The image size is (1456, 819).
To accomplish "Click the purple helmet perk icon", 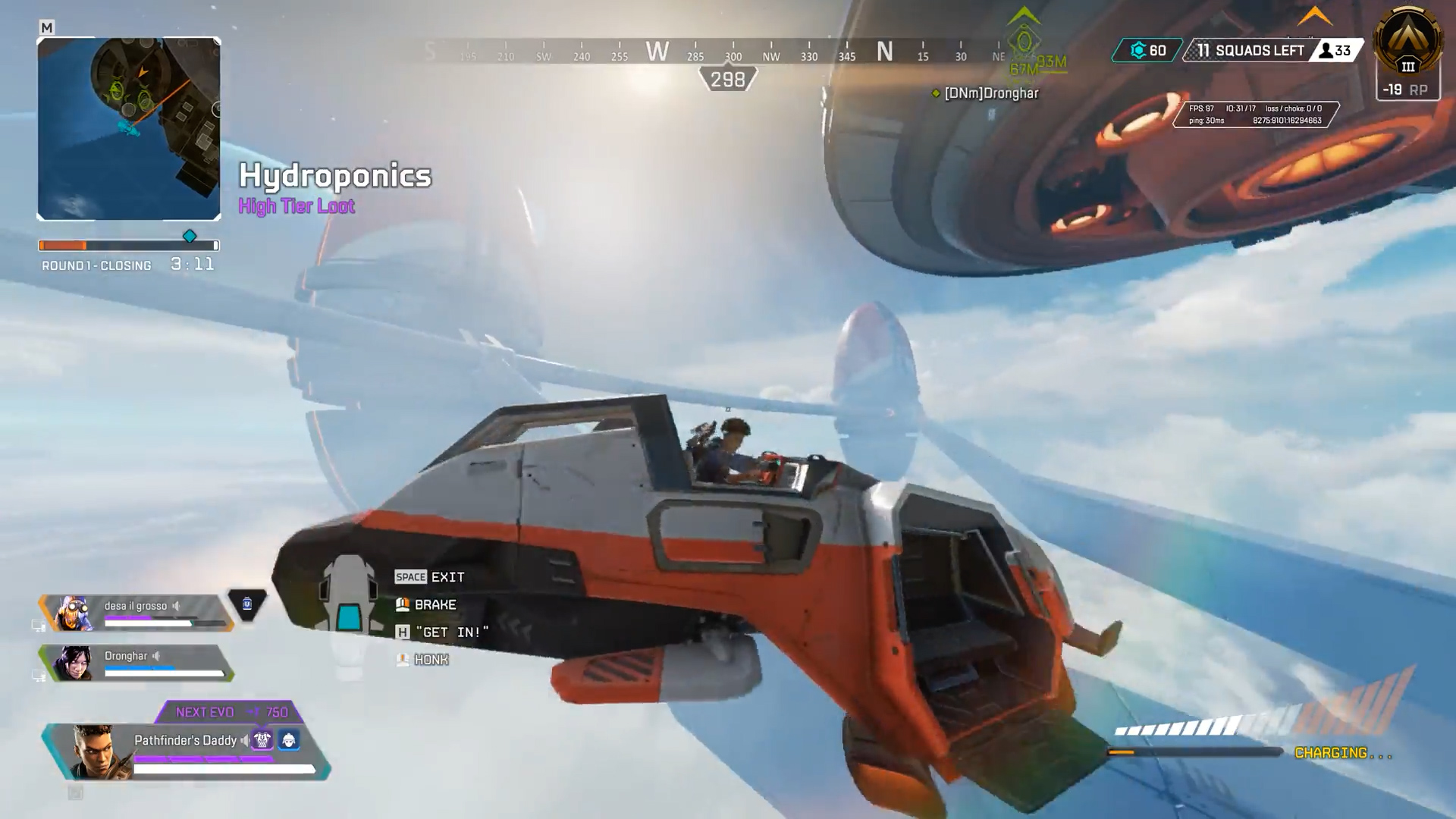I will point(262,739).
